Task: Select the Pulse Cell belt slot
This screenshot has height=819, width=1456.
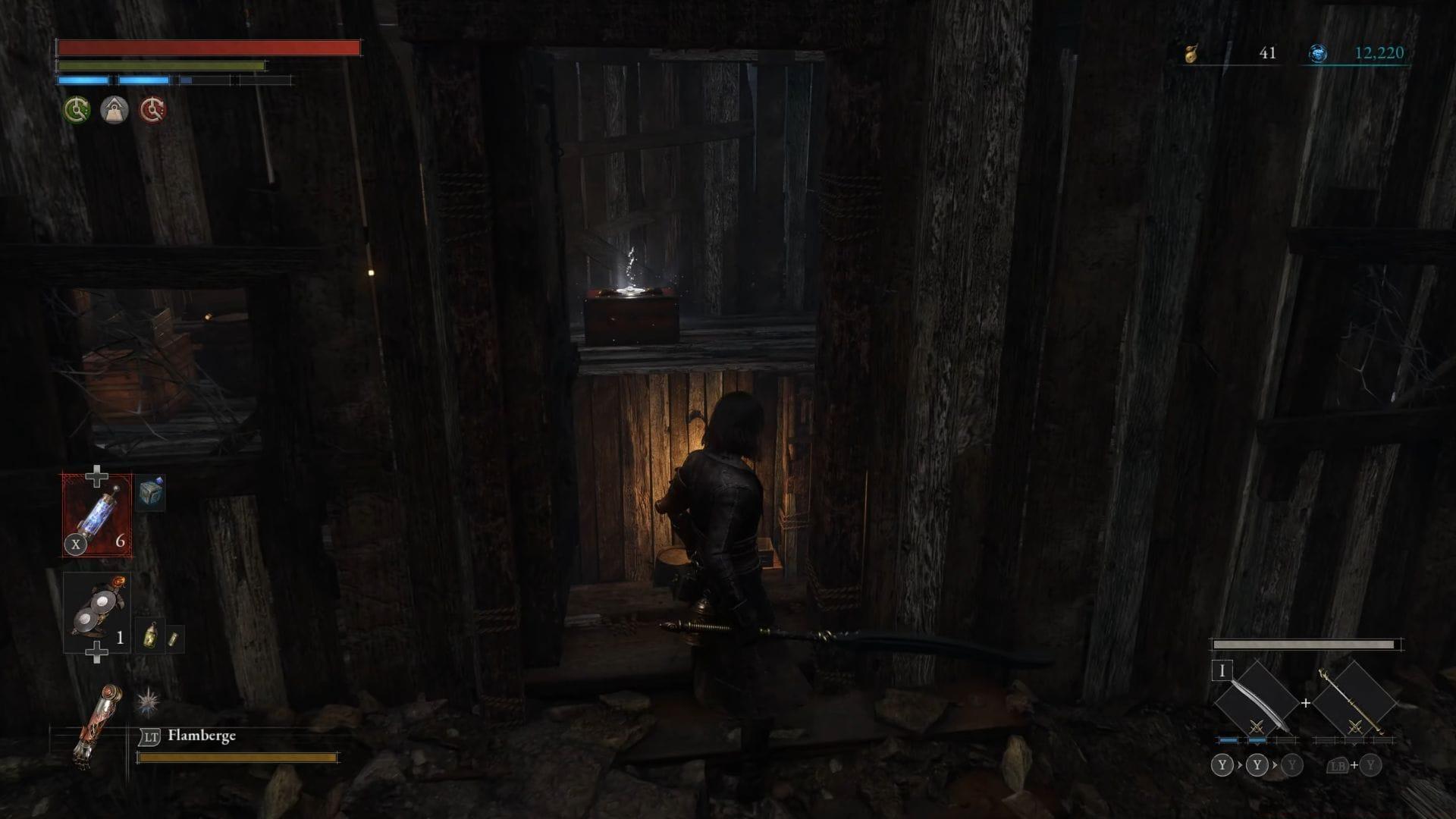Action: [97, 516]
